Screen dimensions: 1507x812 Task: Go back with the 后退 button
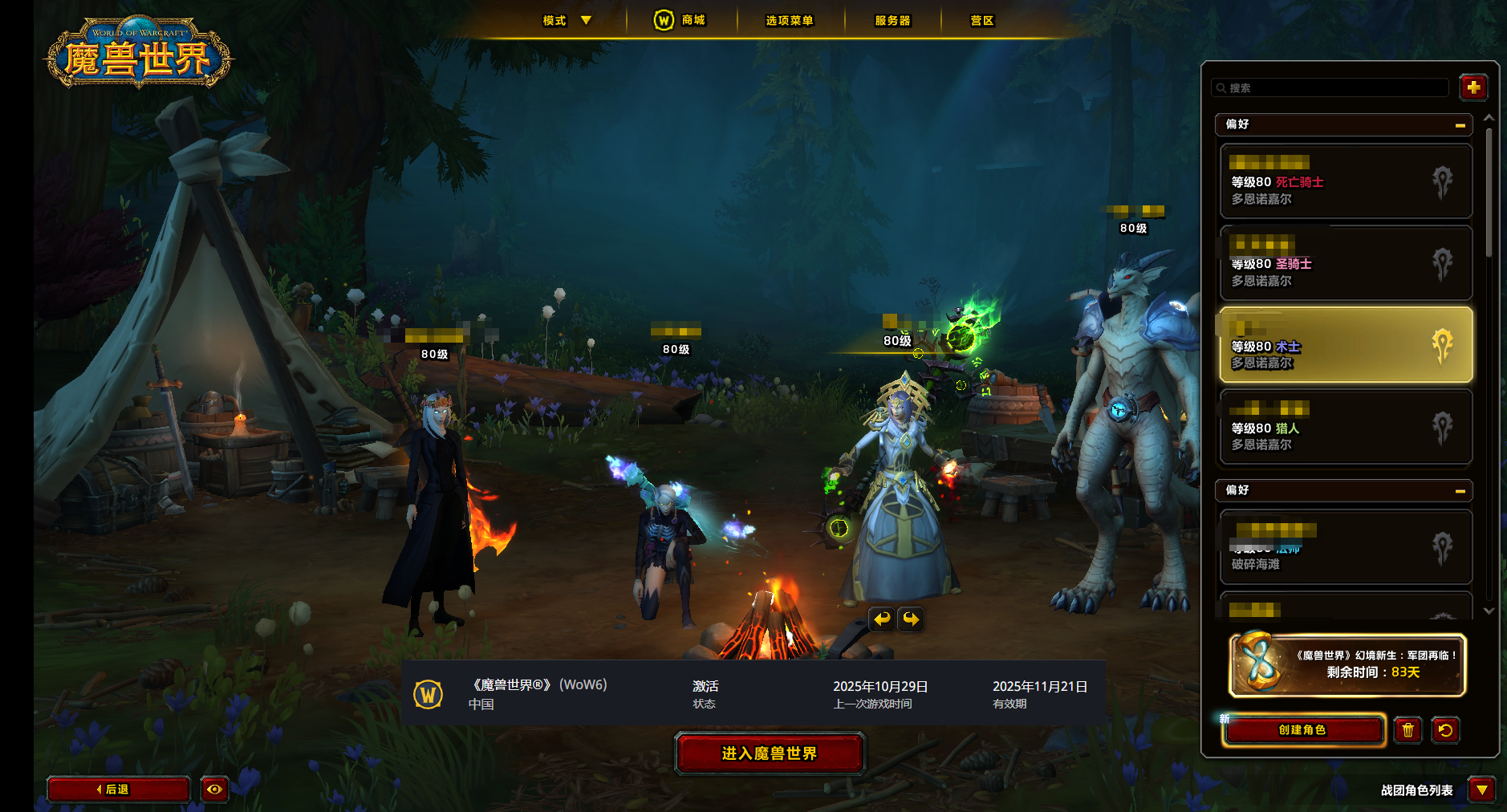[118, 790]
